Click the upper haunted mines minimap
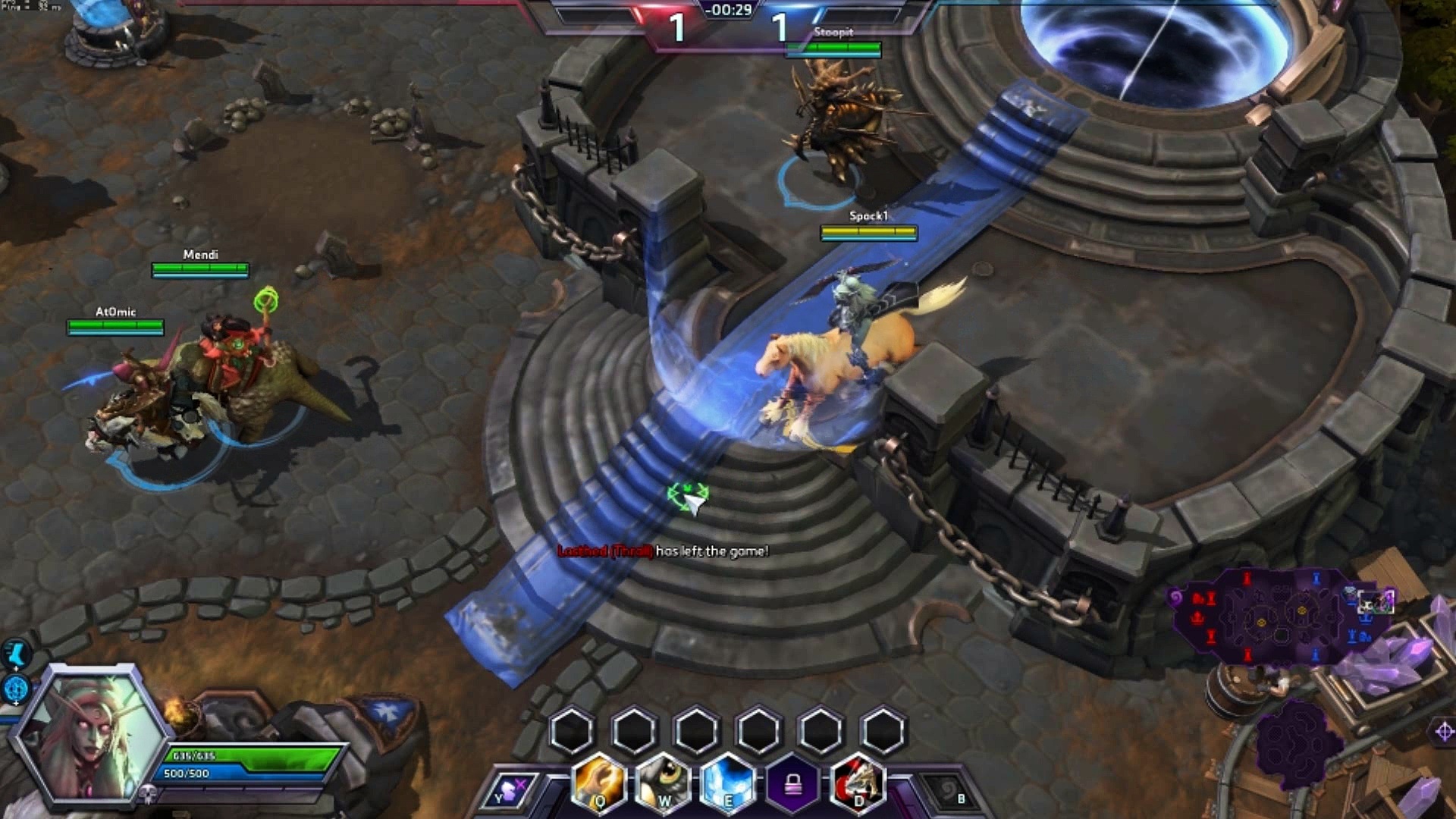This screenshot has height=819, width=1456. (x=1280, y=615)
